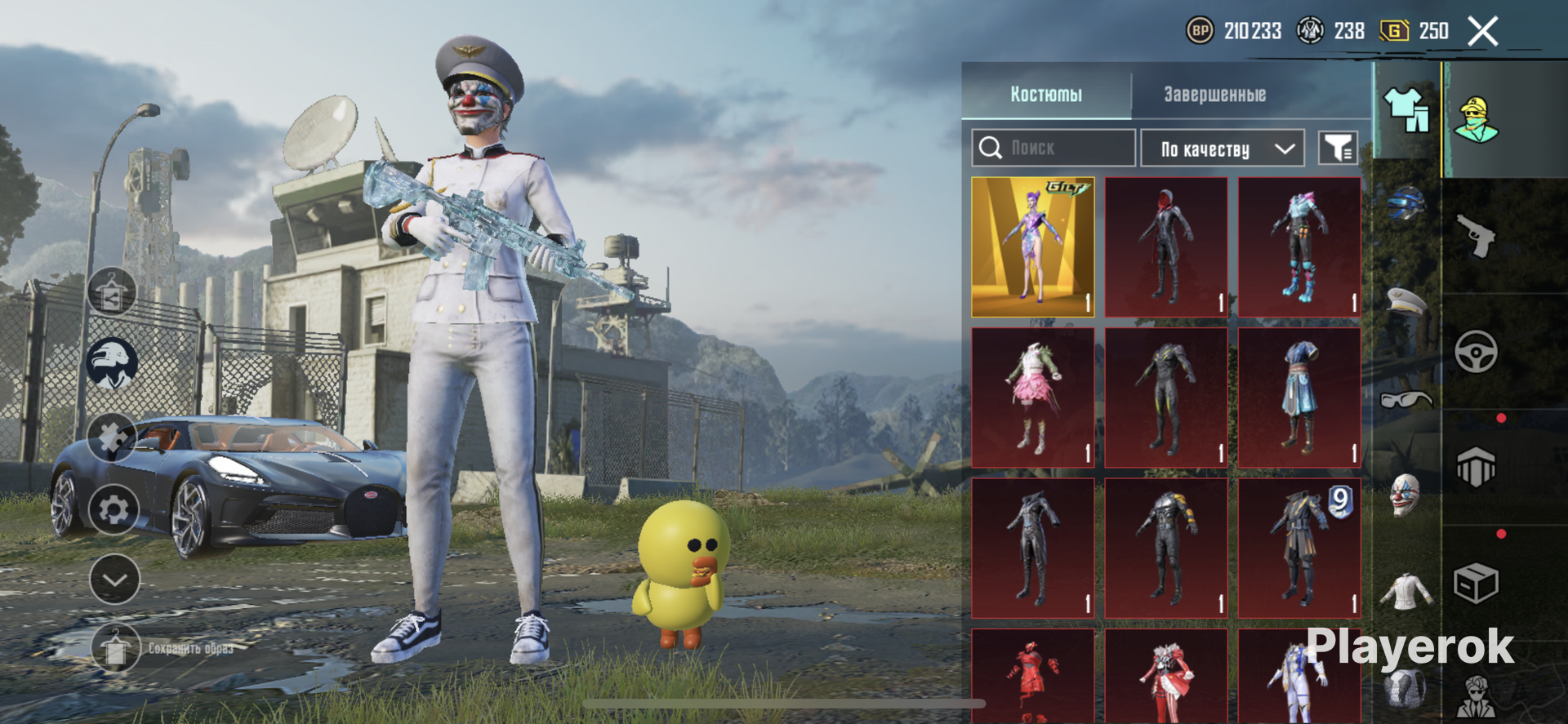Switch to the Костюмы tab
The height and width of the screenshot is (724, 1568).
coord(1046,94)
